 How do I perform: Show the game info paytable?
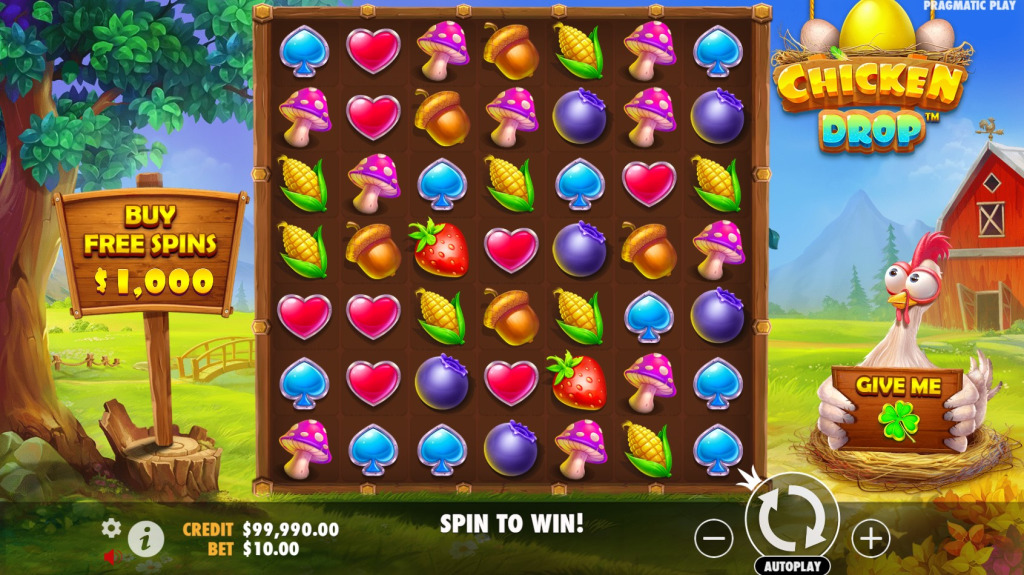pos(146,539)
